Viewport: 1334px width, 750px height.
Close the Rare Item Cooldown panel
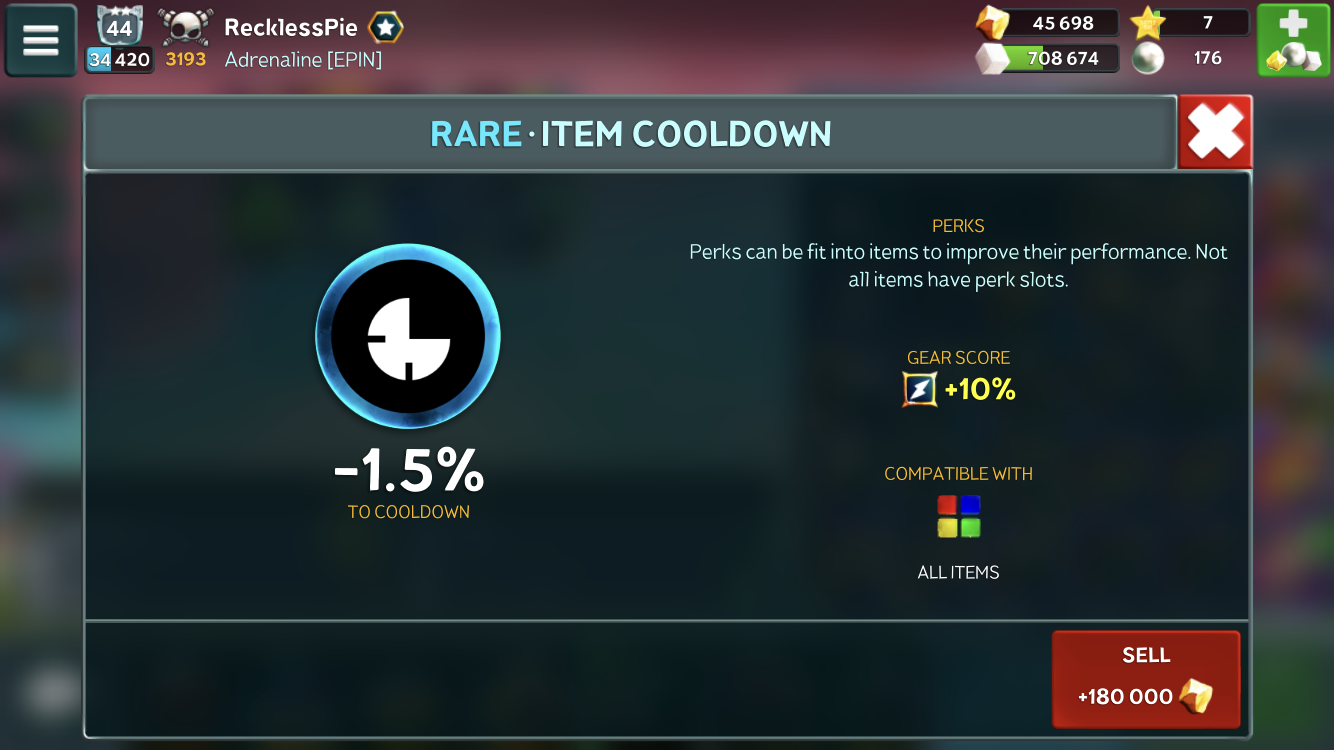pos(1215,132)
